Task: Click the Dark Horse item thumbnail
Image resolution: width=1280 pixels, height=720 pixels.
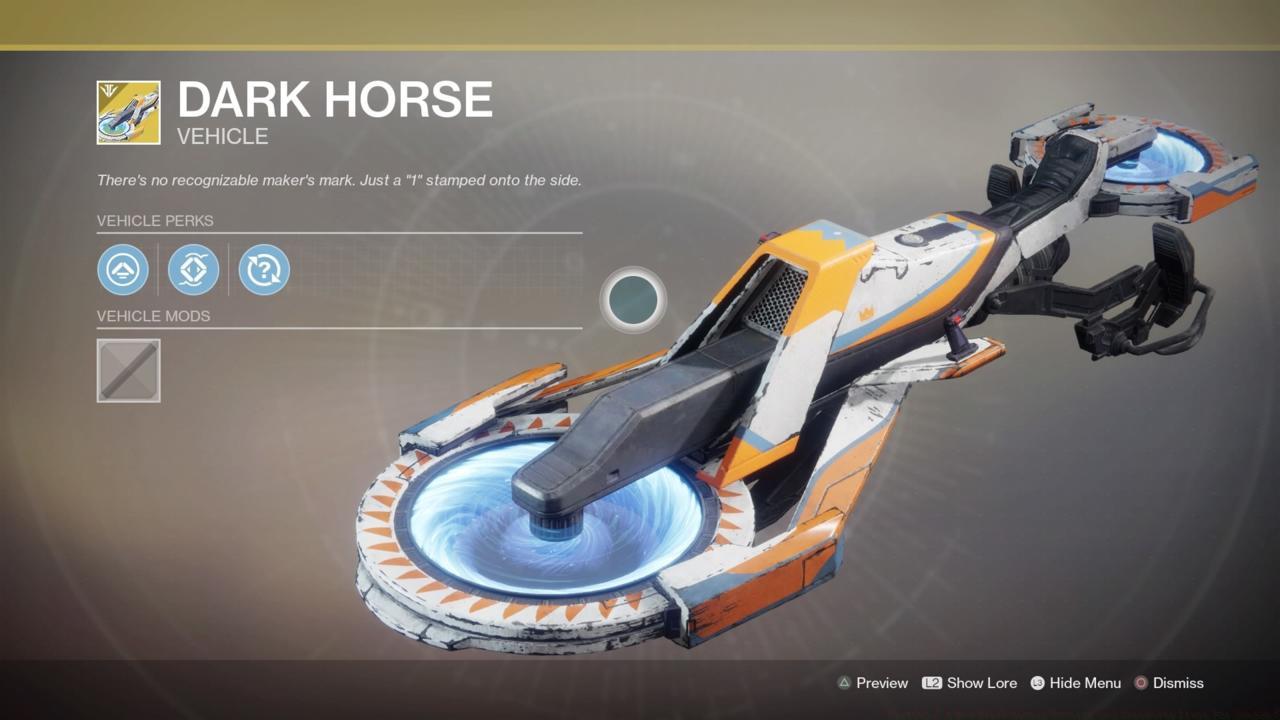Action: pos(128,110)
